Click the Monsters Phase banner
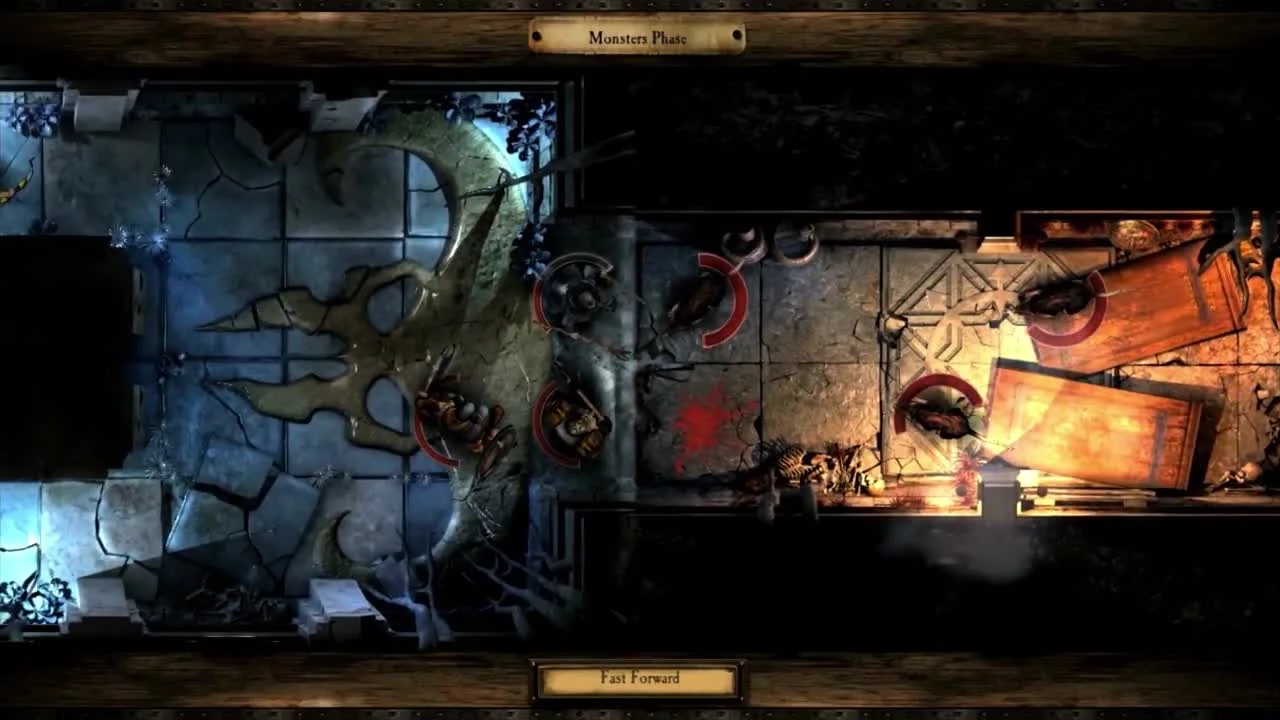Viewport: 1280px width, 720px height. (x=639, y=37)
